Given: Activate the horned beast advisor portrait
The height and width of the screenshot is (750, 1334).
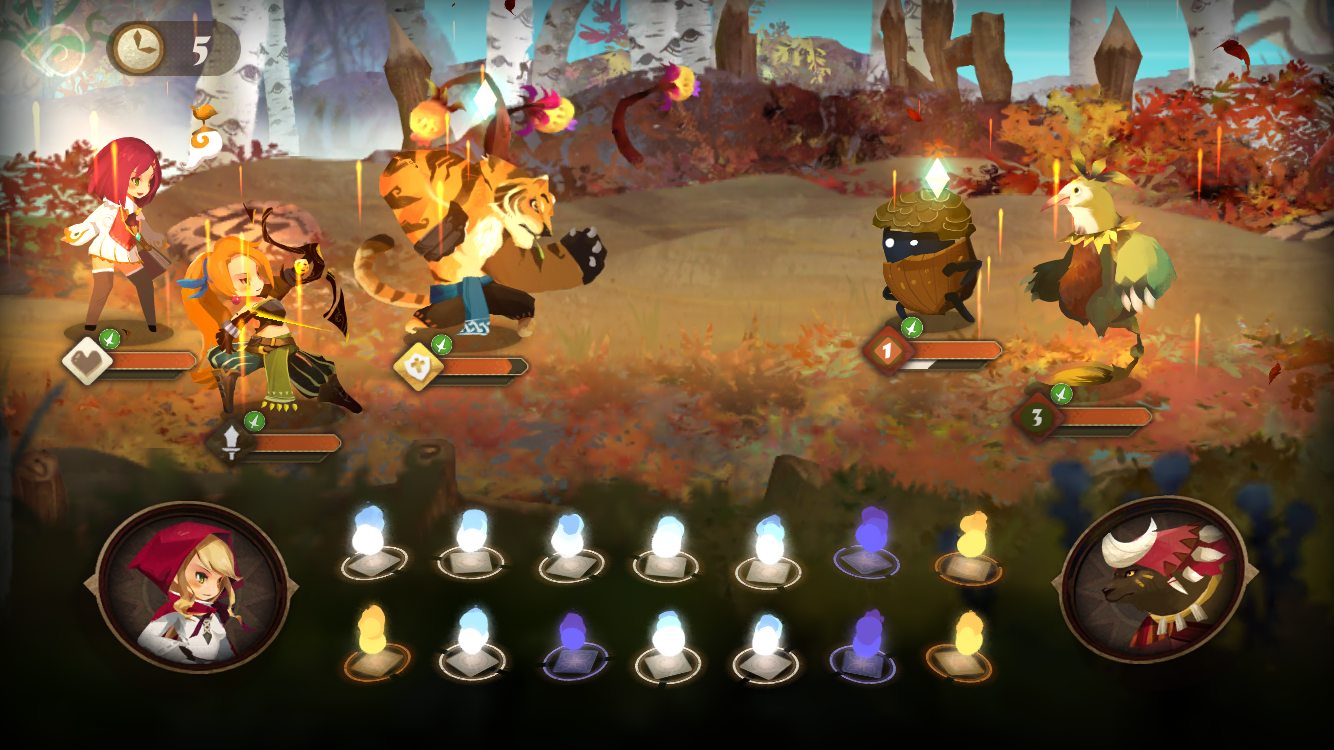Looking at the screenshot, I should 1153,580.
